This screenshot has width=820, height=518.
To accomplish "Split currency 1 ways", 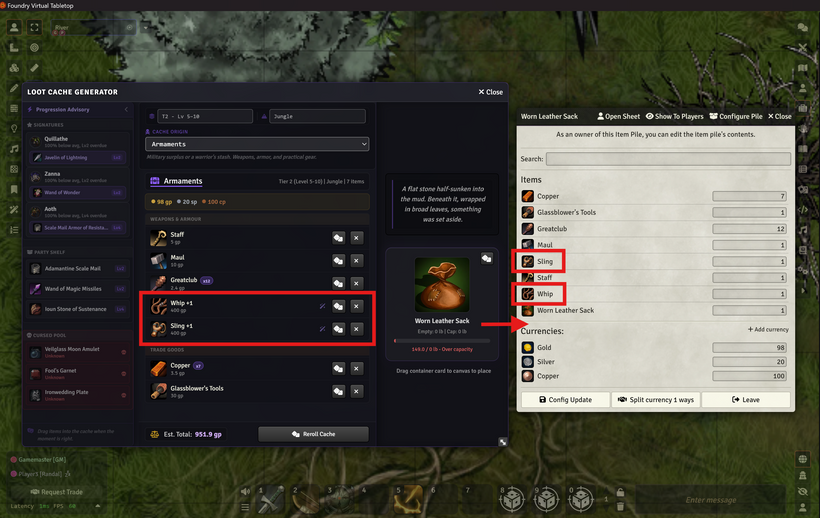I will click(655, 400).
